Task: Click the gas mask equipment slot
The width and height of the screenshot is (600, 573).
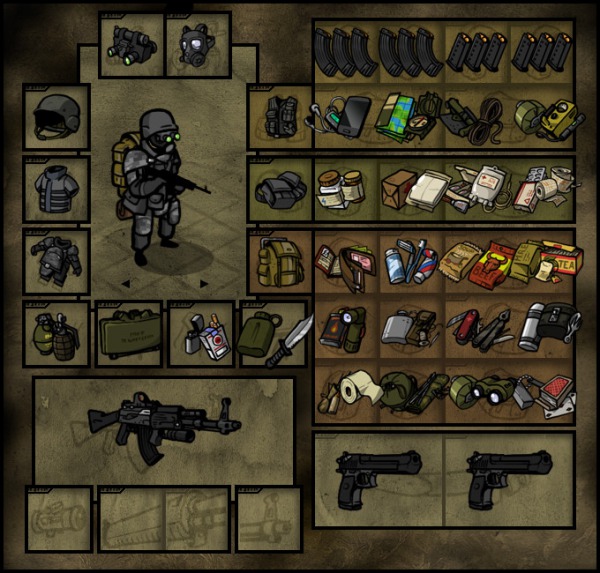Action: pyautogui.click(x=197, y=44)
